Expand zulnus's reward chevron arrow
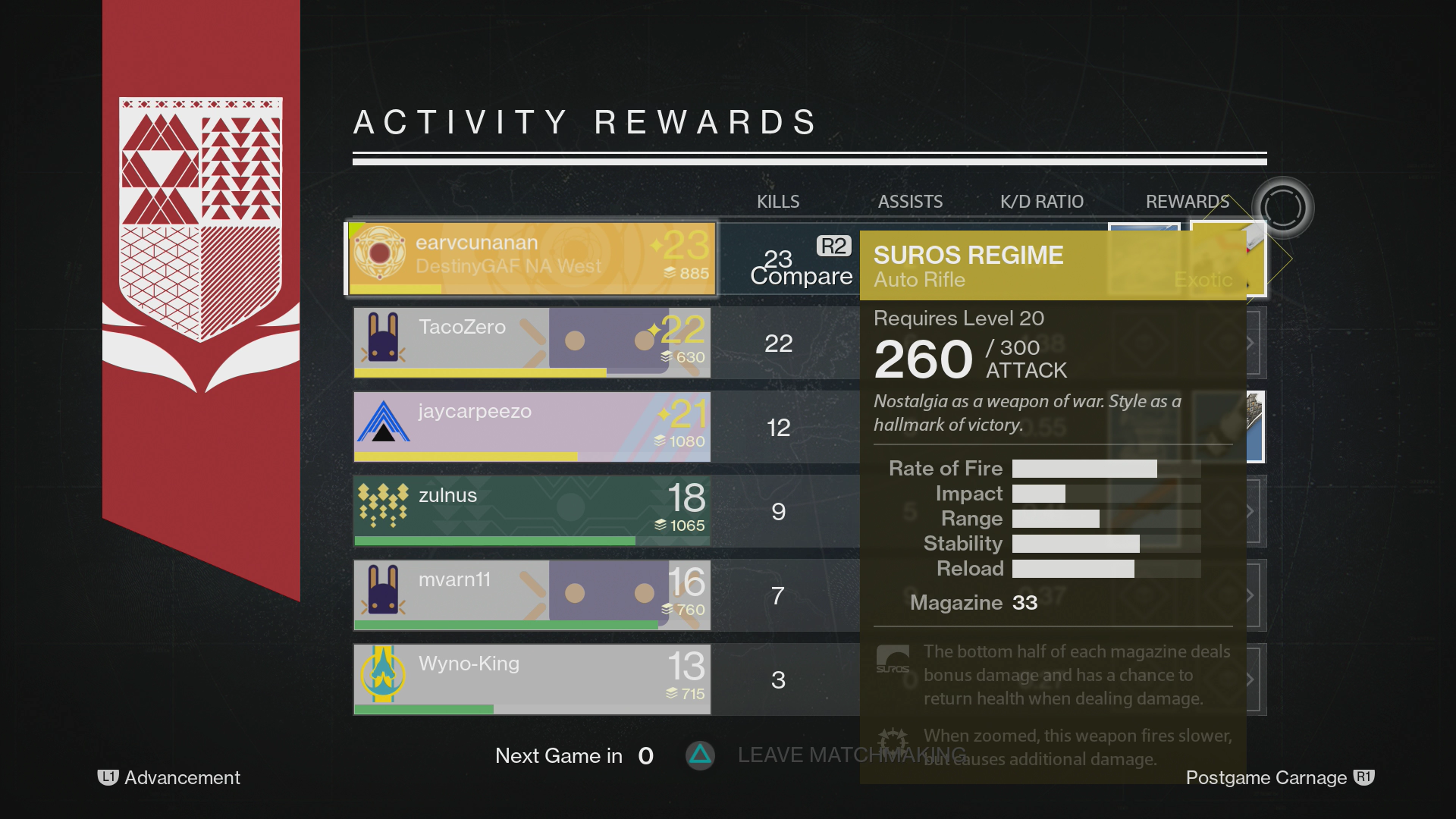The height and width of the screenshot is (819, 1456). click(x=1250, y=510)
